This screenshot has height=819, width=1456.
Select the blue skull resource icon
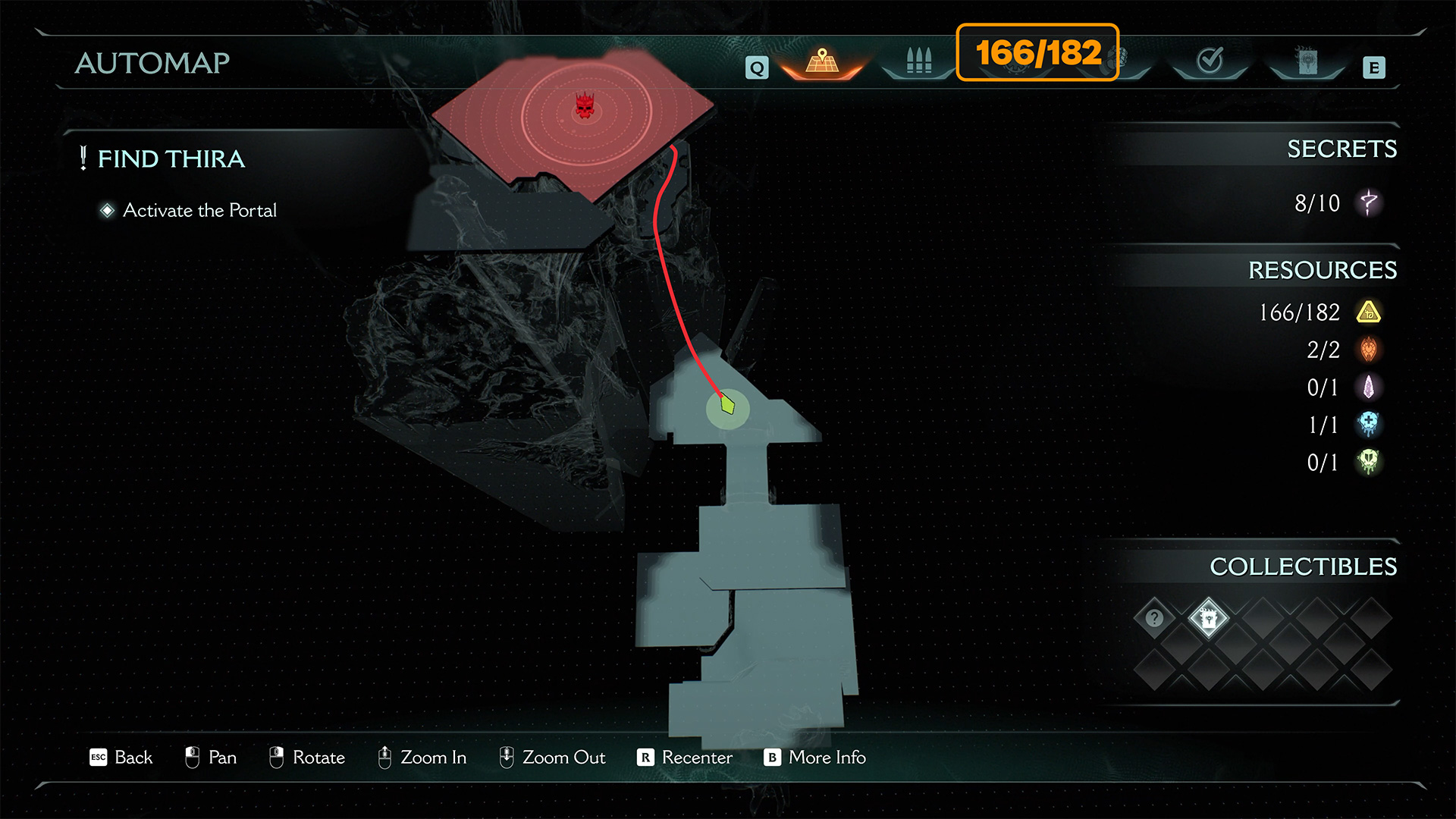(1369, 425)
